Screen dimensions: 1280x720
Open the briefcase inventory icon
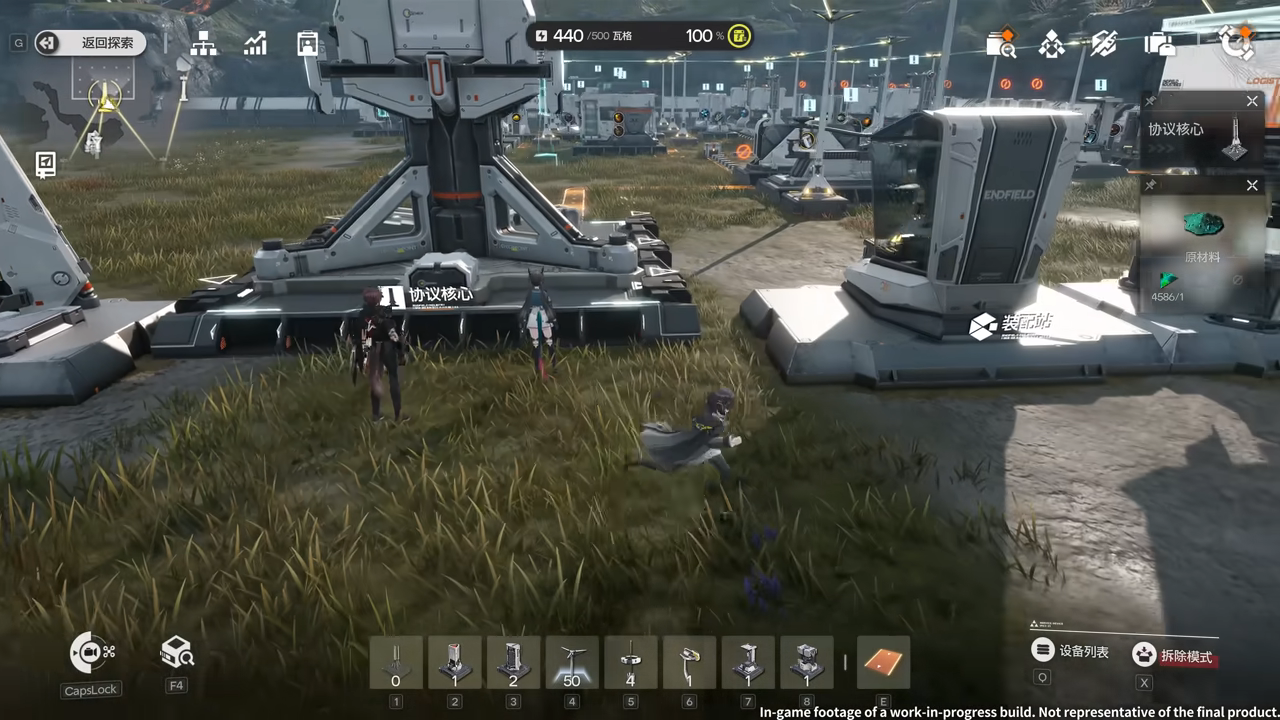coord(1160,45)
